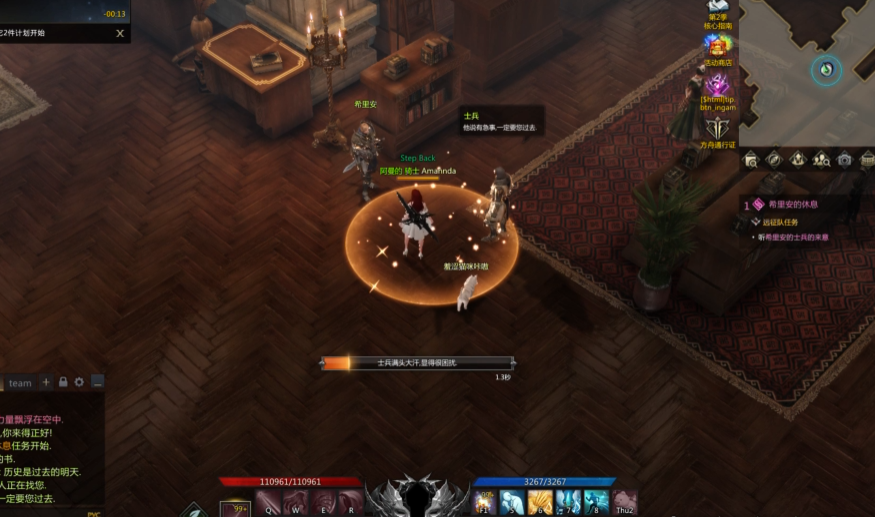
Task: Use the W skill on the hotbar
Action: 297,503
